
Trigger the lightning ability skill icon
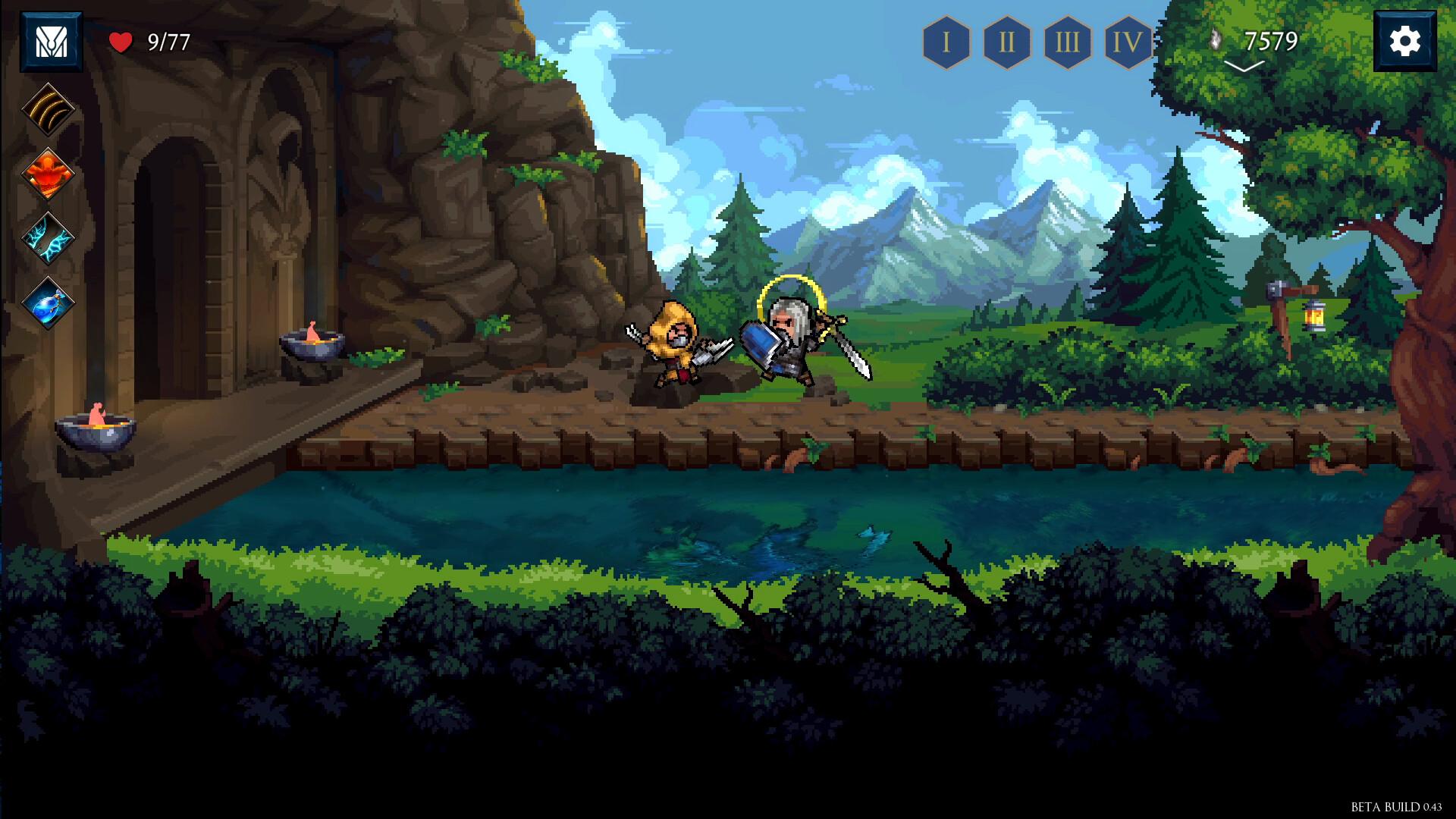47,235
